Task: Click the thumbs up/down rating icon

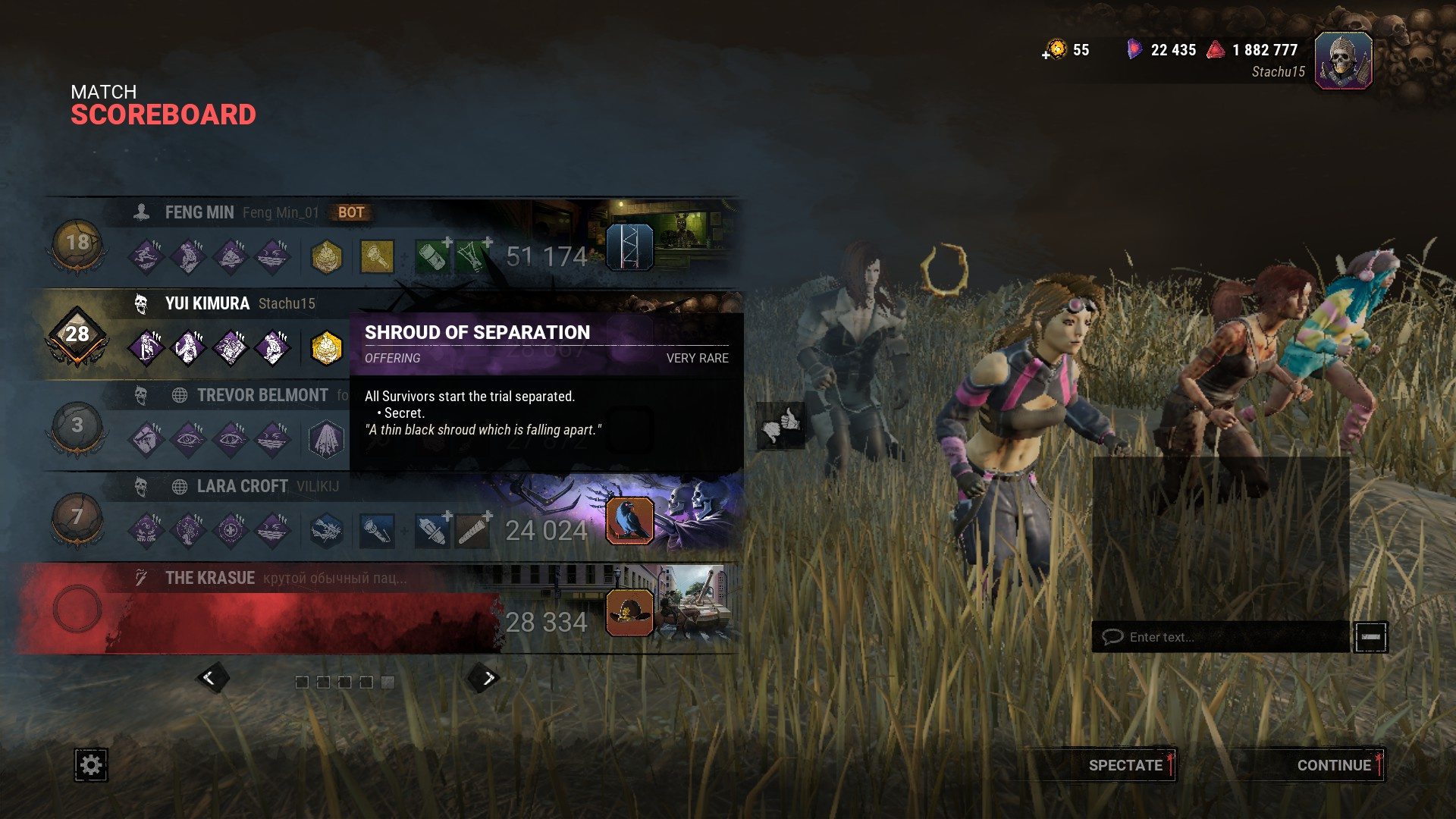Action: click(780, 425)
